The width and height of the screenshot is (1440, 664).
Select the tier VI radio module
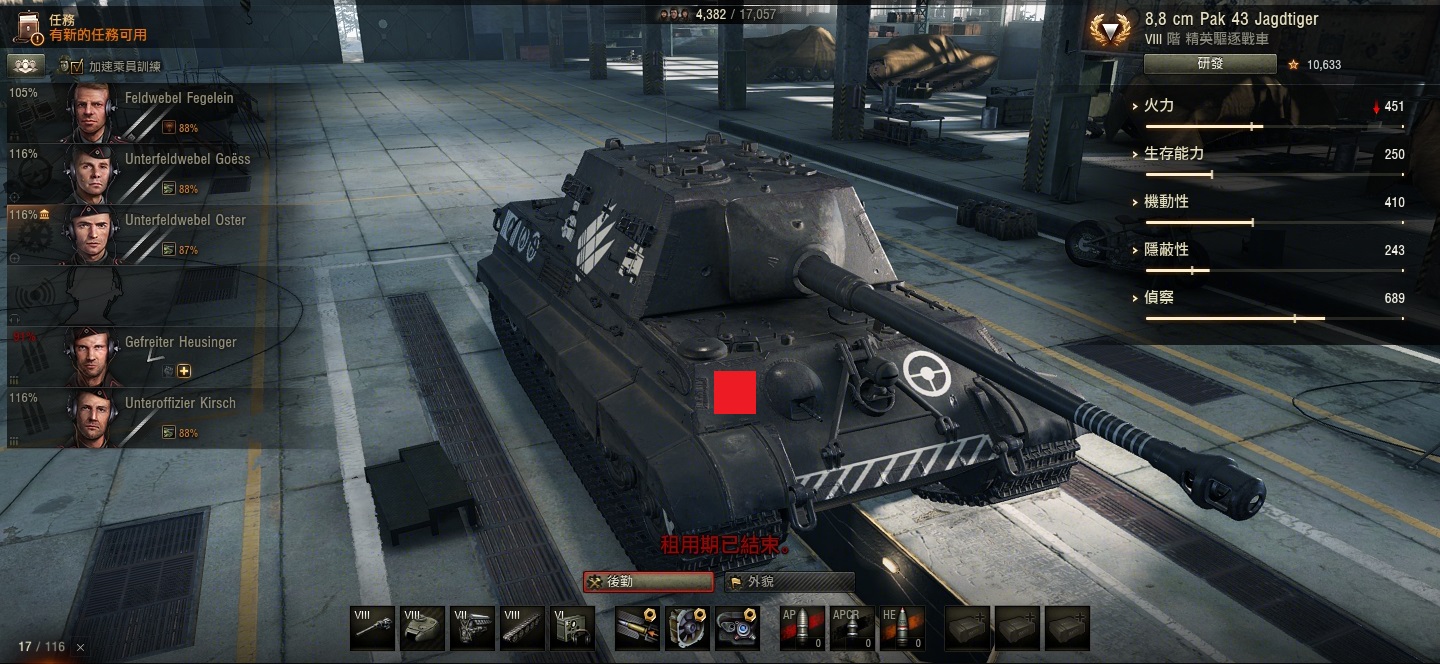click(572, 628)
